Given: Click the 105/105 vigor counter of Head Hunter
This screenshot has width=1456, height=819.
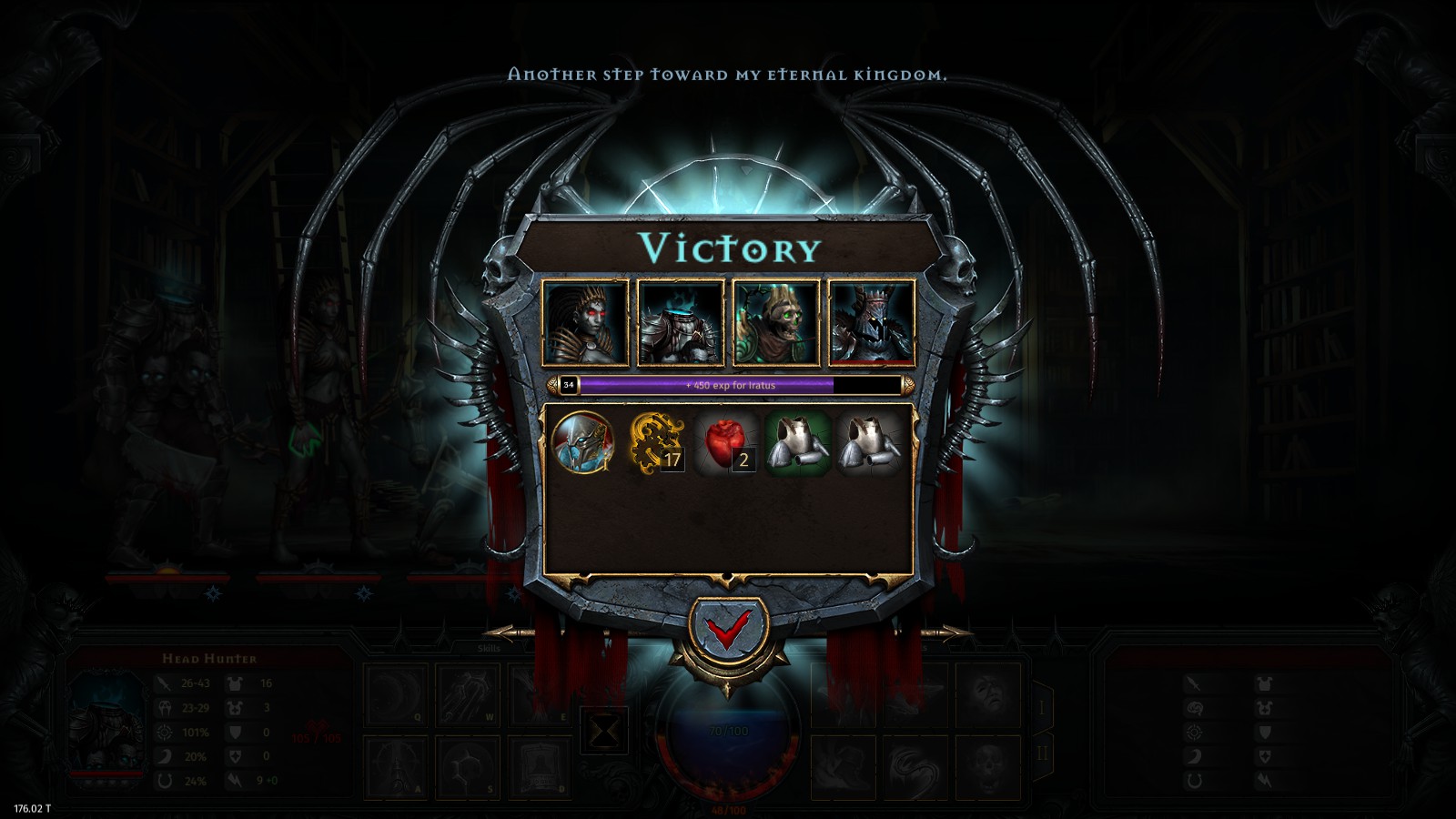Looking at the screenshot, I should [316, 737].
